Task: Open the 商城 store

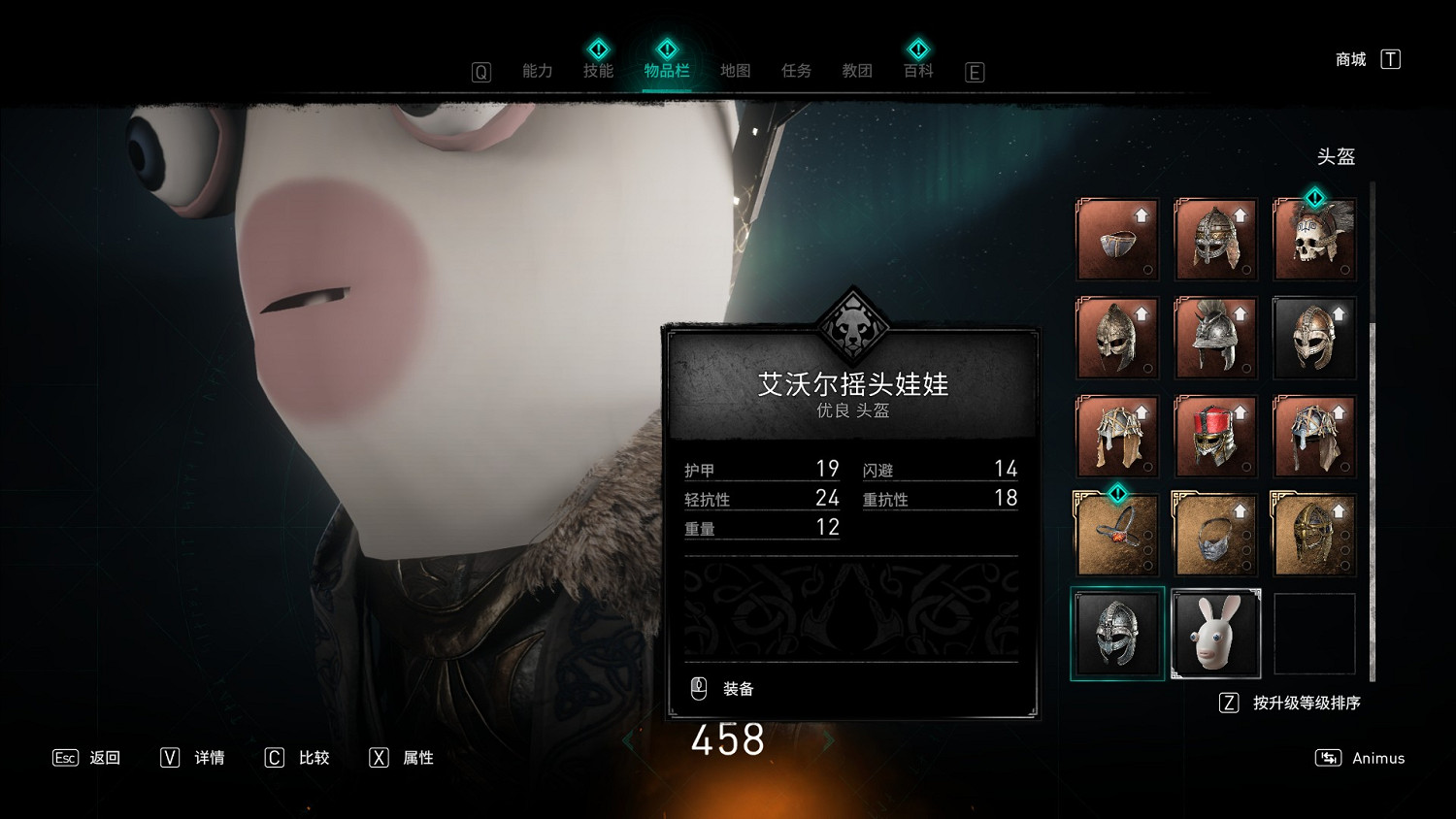Action: [x=1352, y=59]
